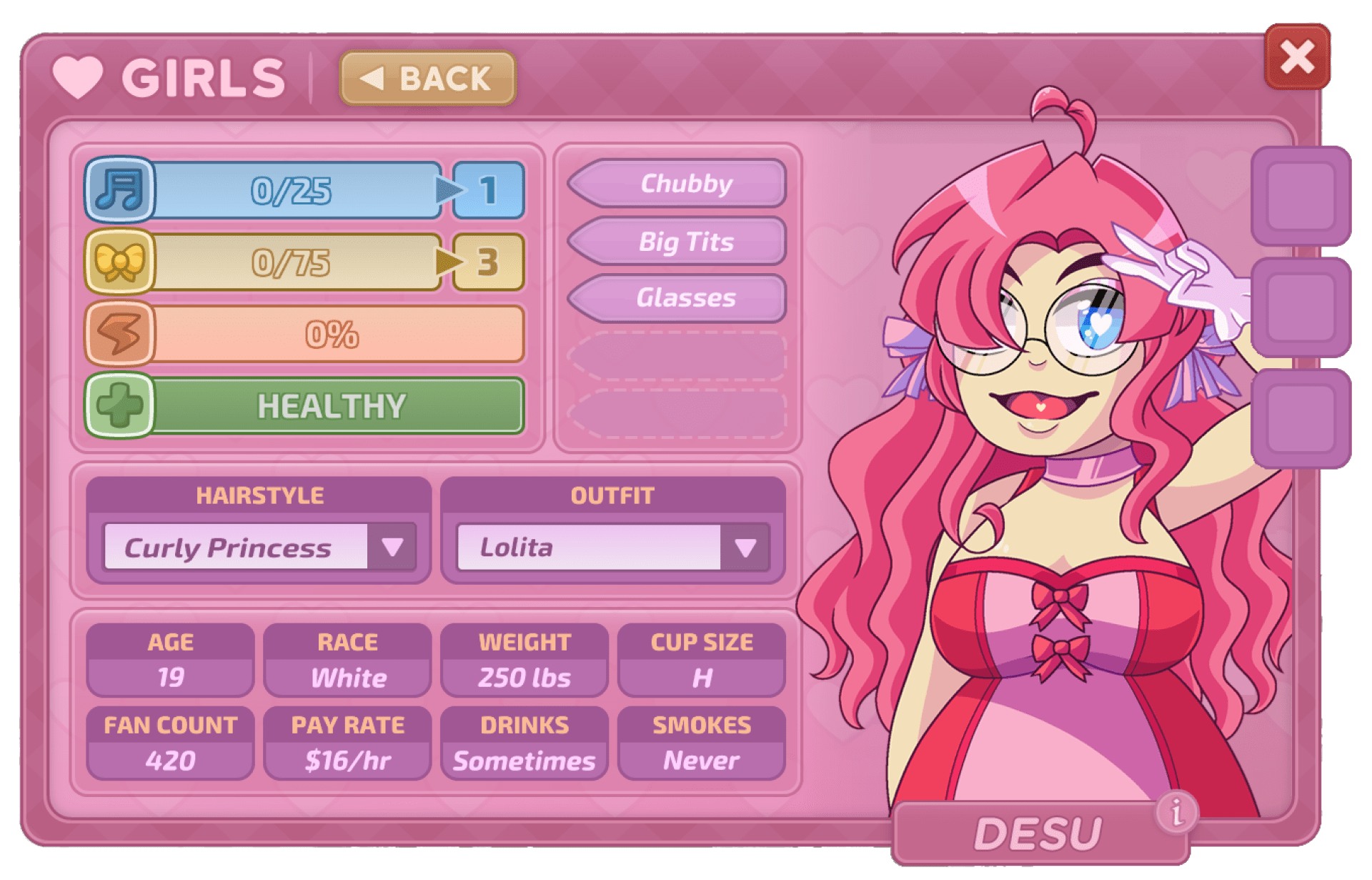The image size is (1372, 880).
Task: Click the yellow bow stat icon
Action: (119, 262)
